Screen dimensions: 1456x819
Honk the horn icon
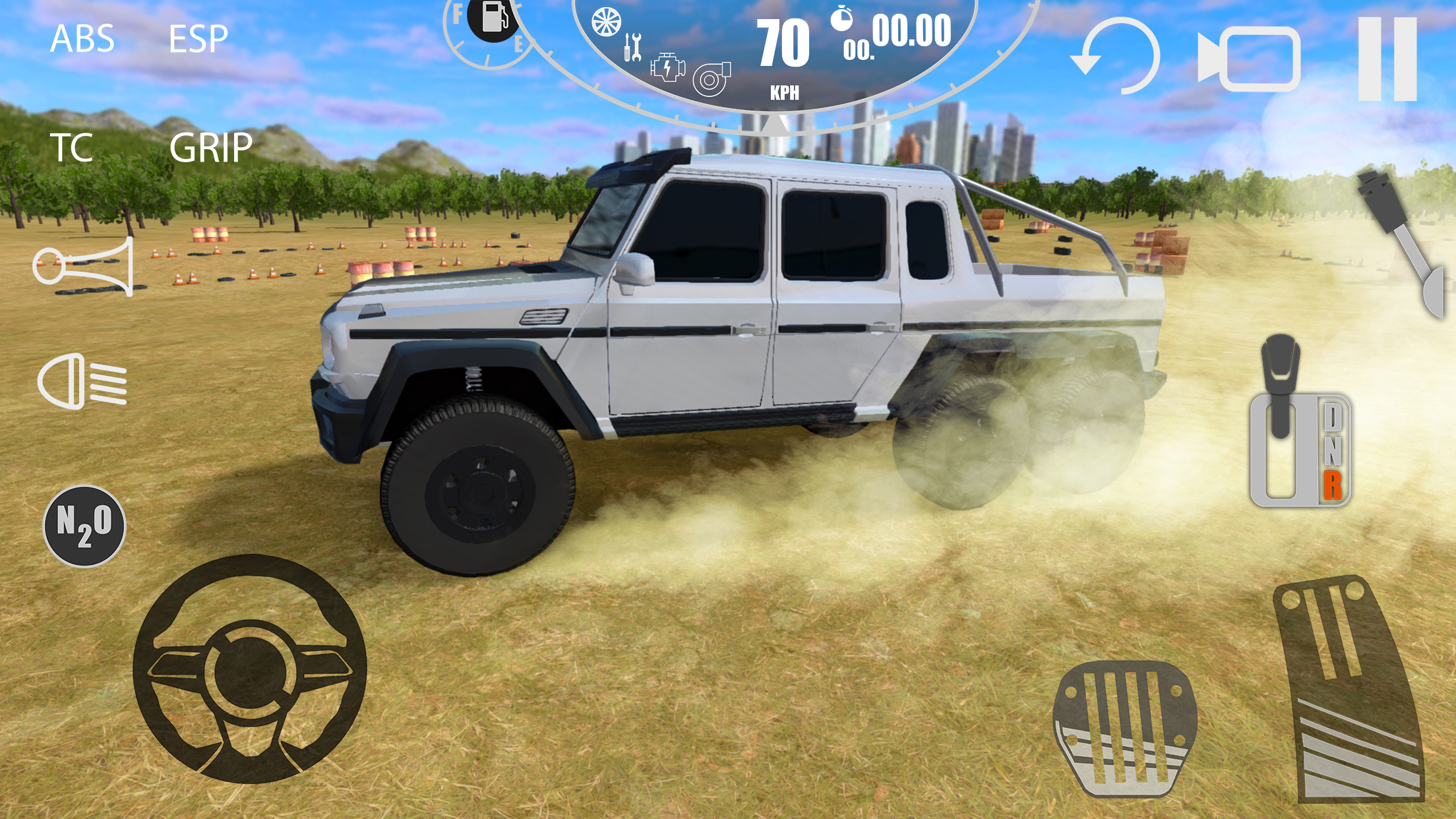coord(84,266)
